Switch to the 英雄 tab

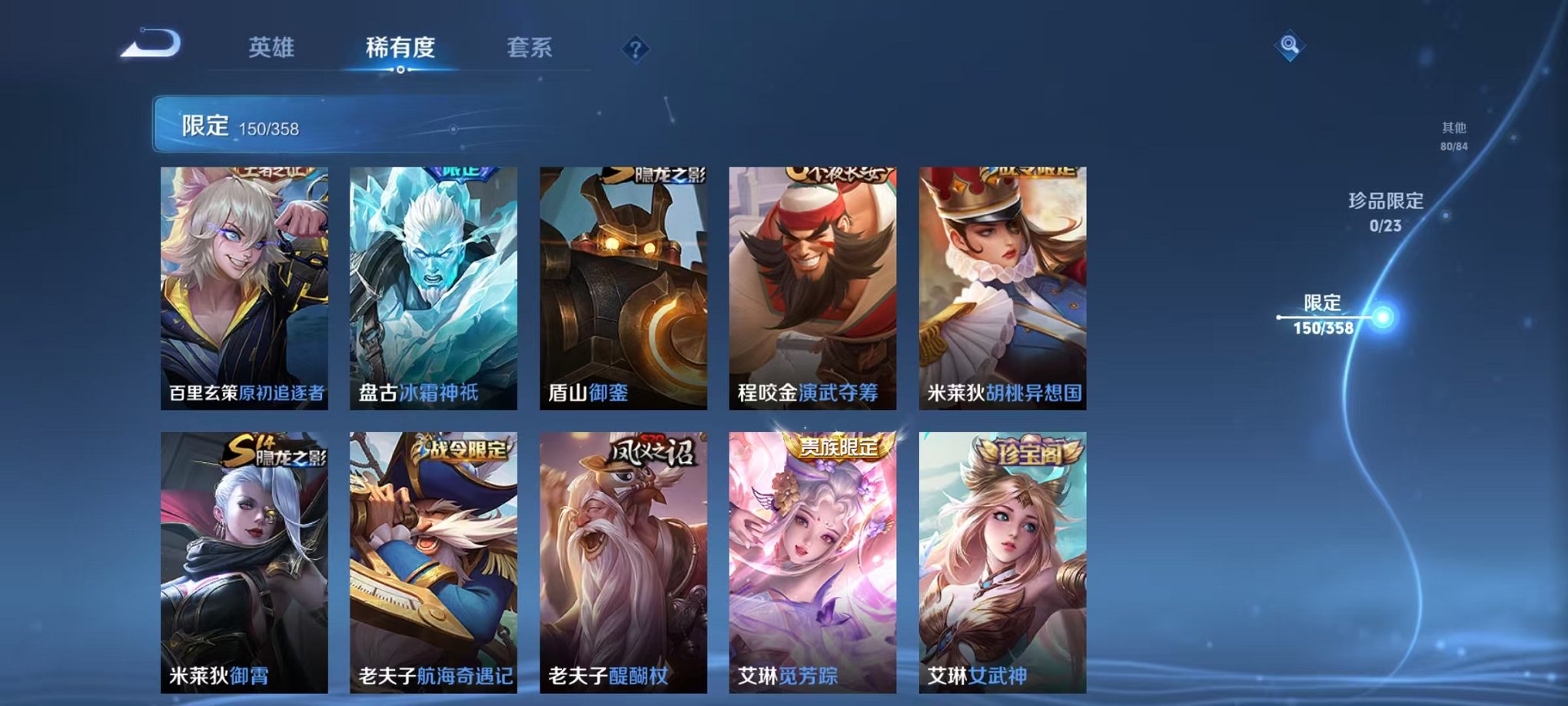(x=273, y=48)
